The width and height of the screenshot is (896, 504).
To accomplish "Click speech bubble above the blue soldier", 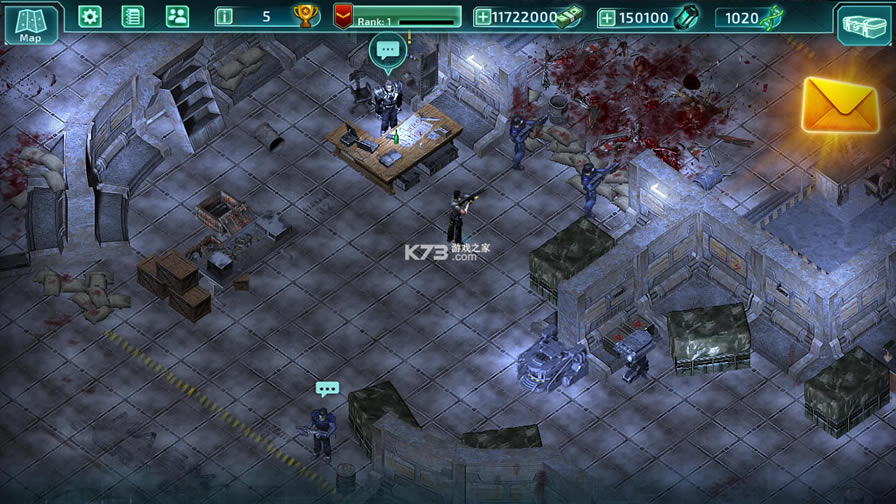I will [x=327, y=388].
